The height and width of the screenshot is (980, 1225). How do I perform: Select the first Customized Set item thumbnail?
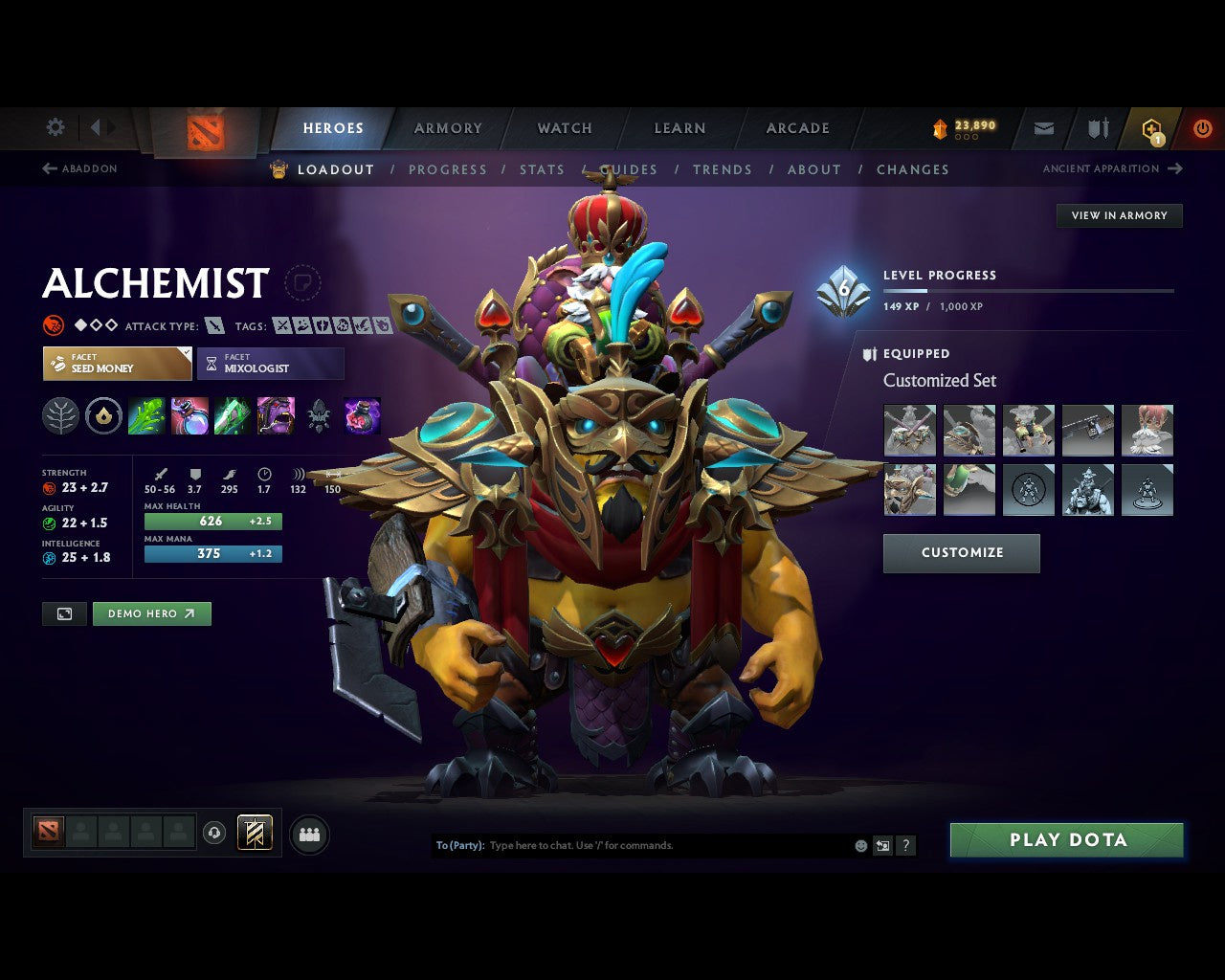click(908, 430)
